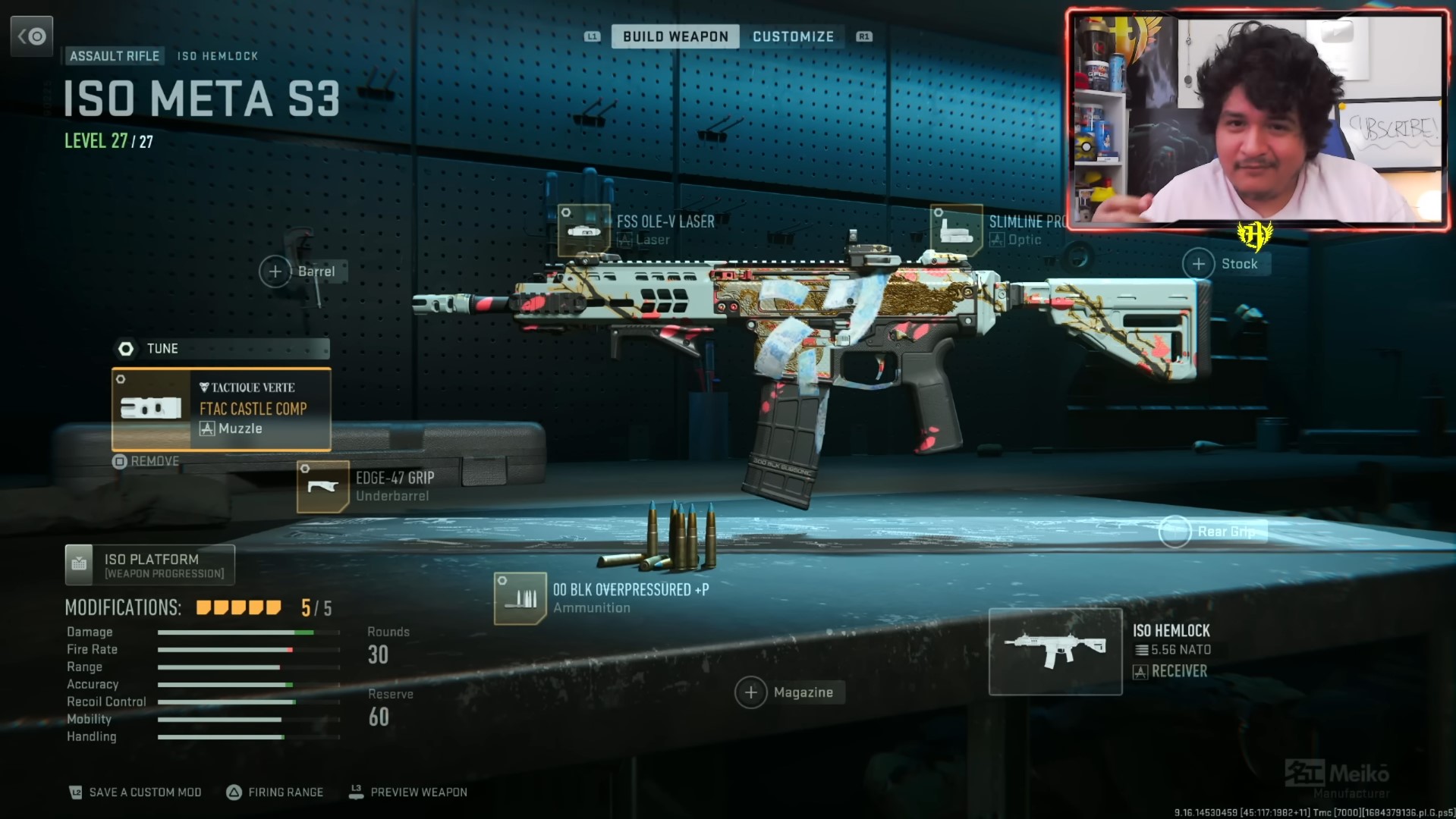Screen dimensions: 1456x819
Task: Open the Tune option for the muzzle
Action: (221, 349)
